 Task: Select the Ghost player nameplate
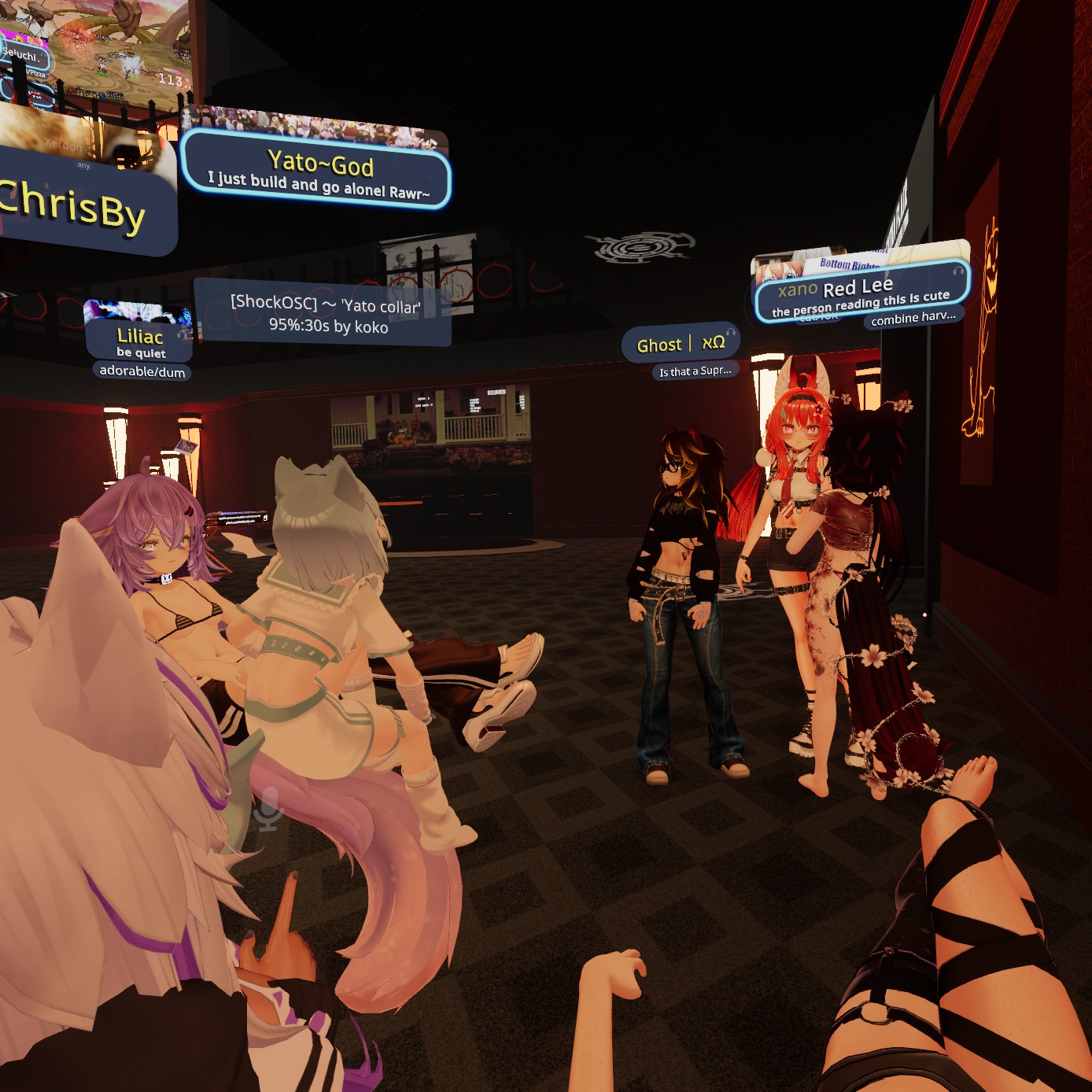(x=680, y=345)
